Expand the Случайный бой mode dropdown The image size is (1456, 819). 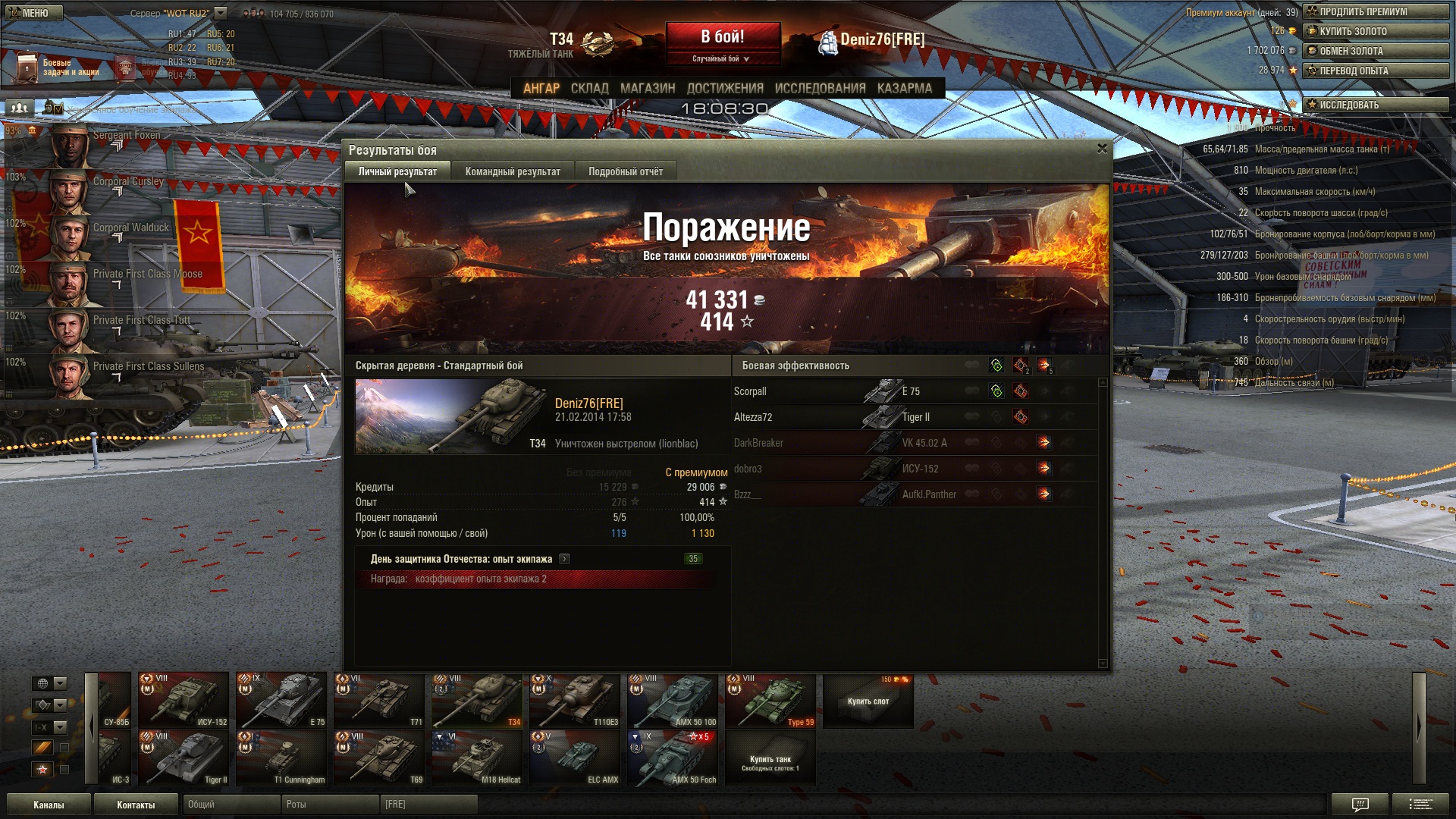(721, 58)
